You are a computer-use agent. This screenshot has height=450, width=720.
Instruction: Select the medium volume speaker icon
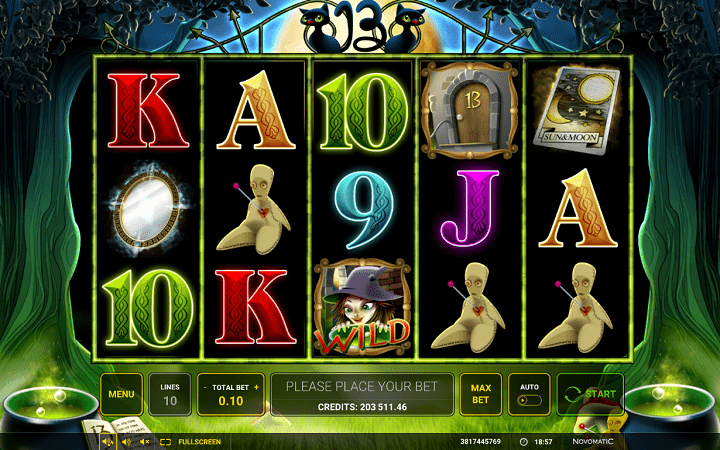126,441
